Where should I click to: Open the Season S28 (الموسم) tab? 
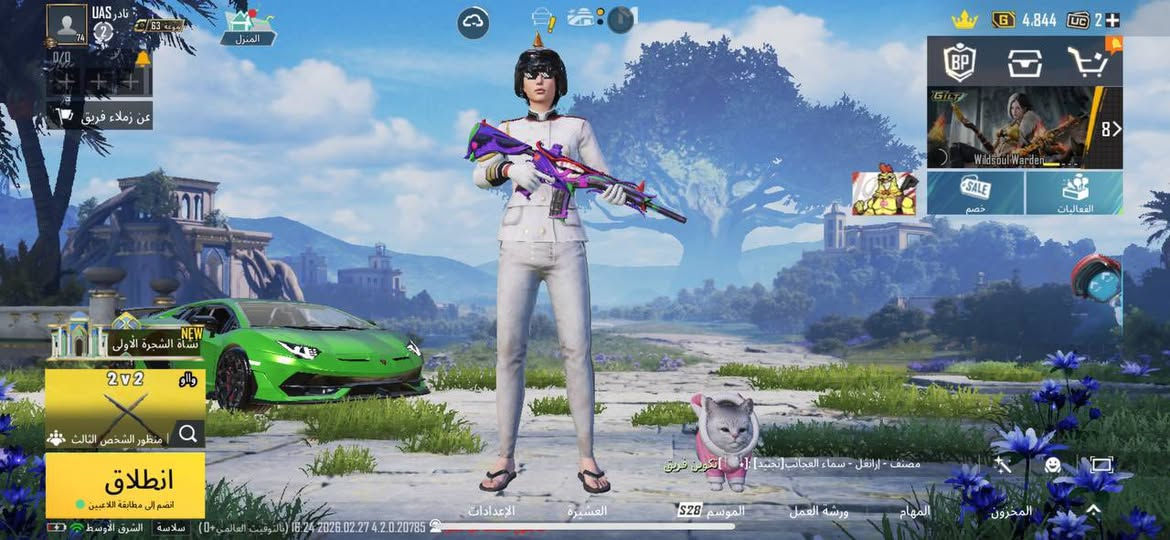click(710, 511)
